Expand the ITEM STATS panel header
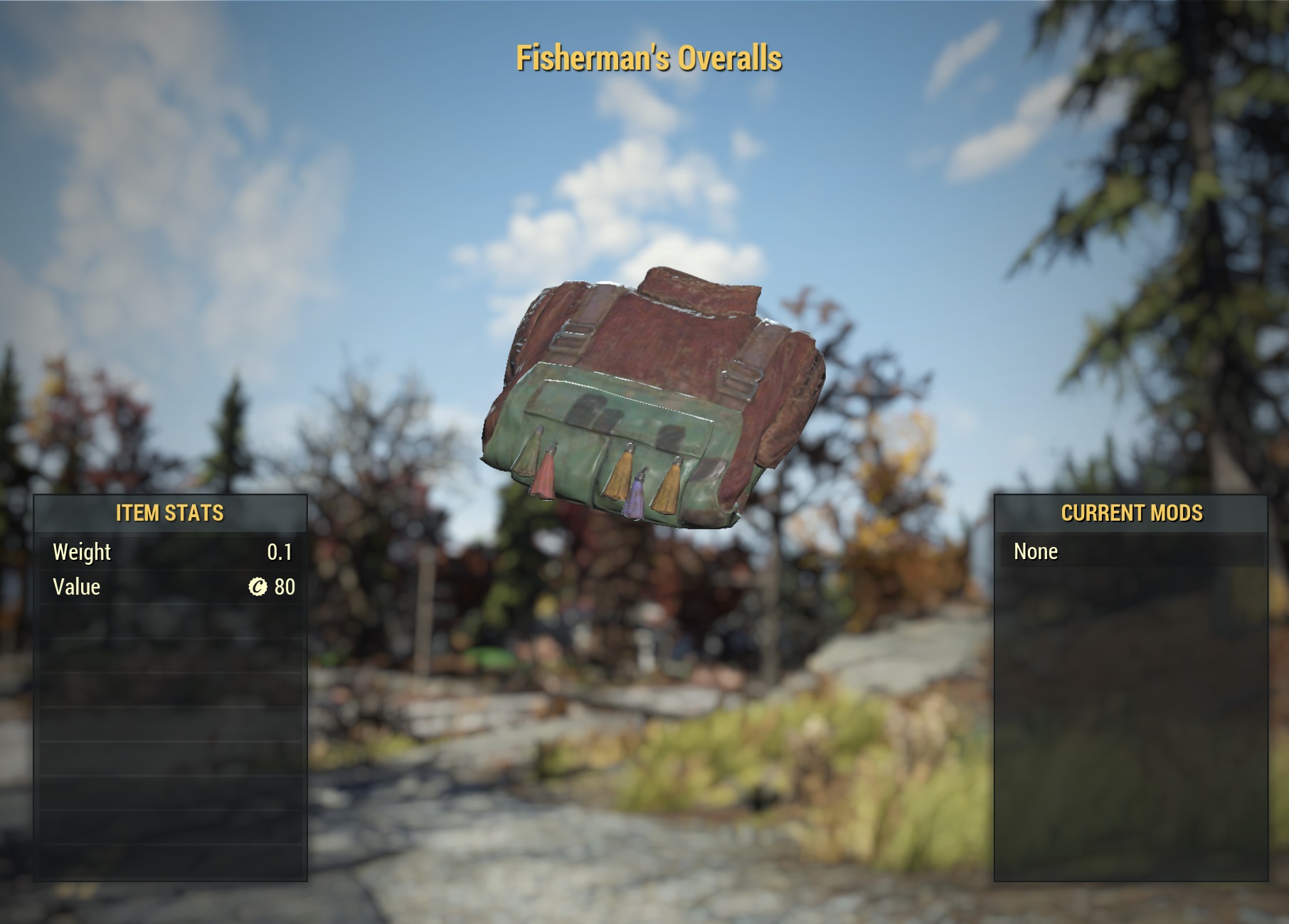The image size is (1289, 924). click(171, 511)
